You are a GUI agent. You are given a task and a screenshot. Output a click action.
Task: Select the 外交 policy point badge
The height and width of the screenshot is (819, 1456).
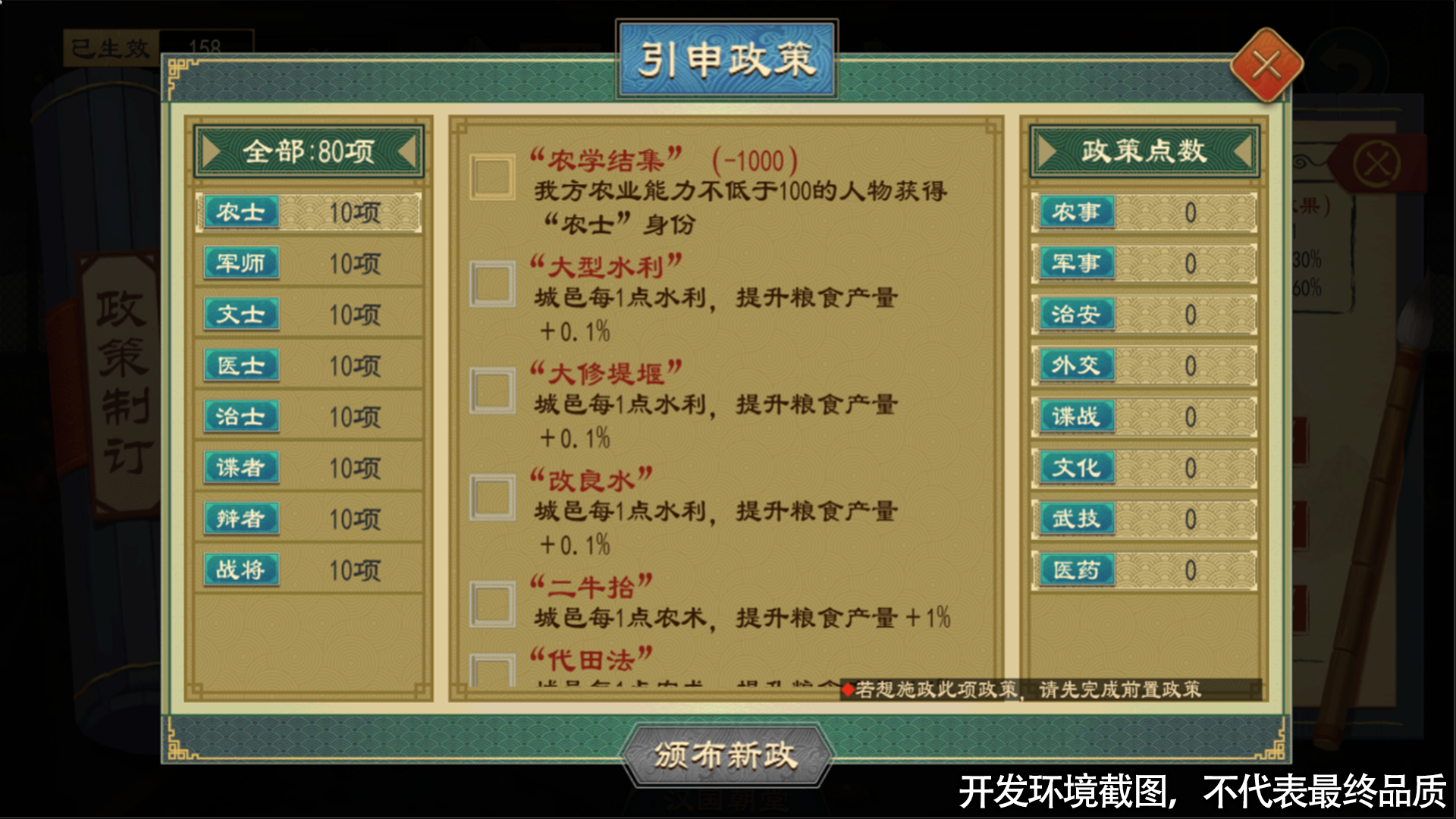coord(1076,366)
